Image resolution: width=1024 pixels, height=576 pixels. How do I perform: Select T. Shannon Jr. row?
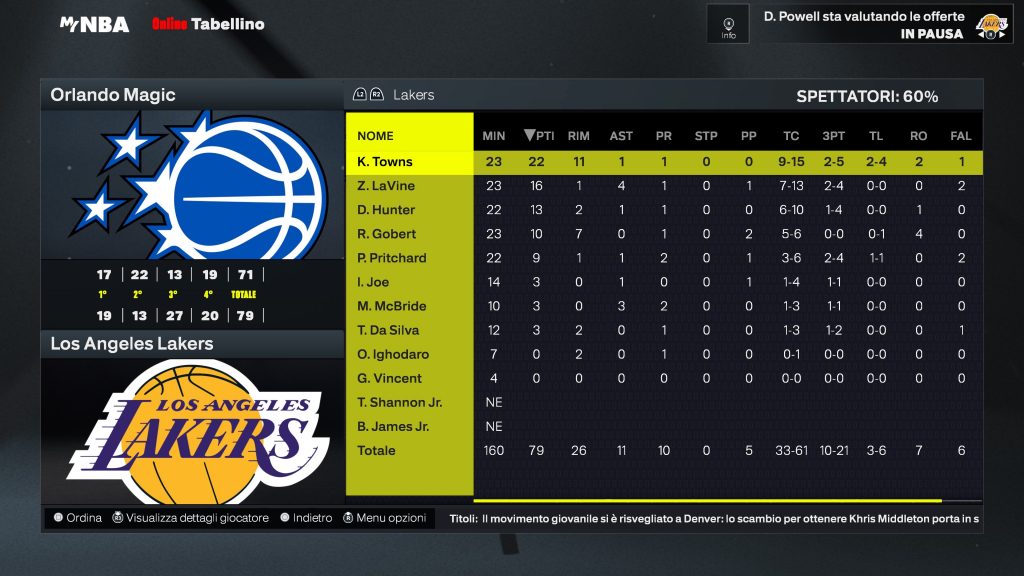point(399,402)
